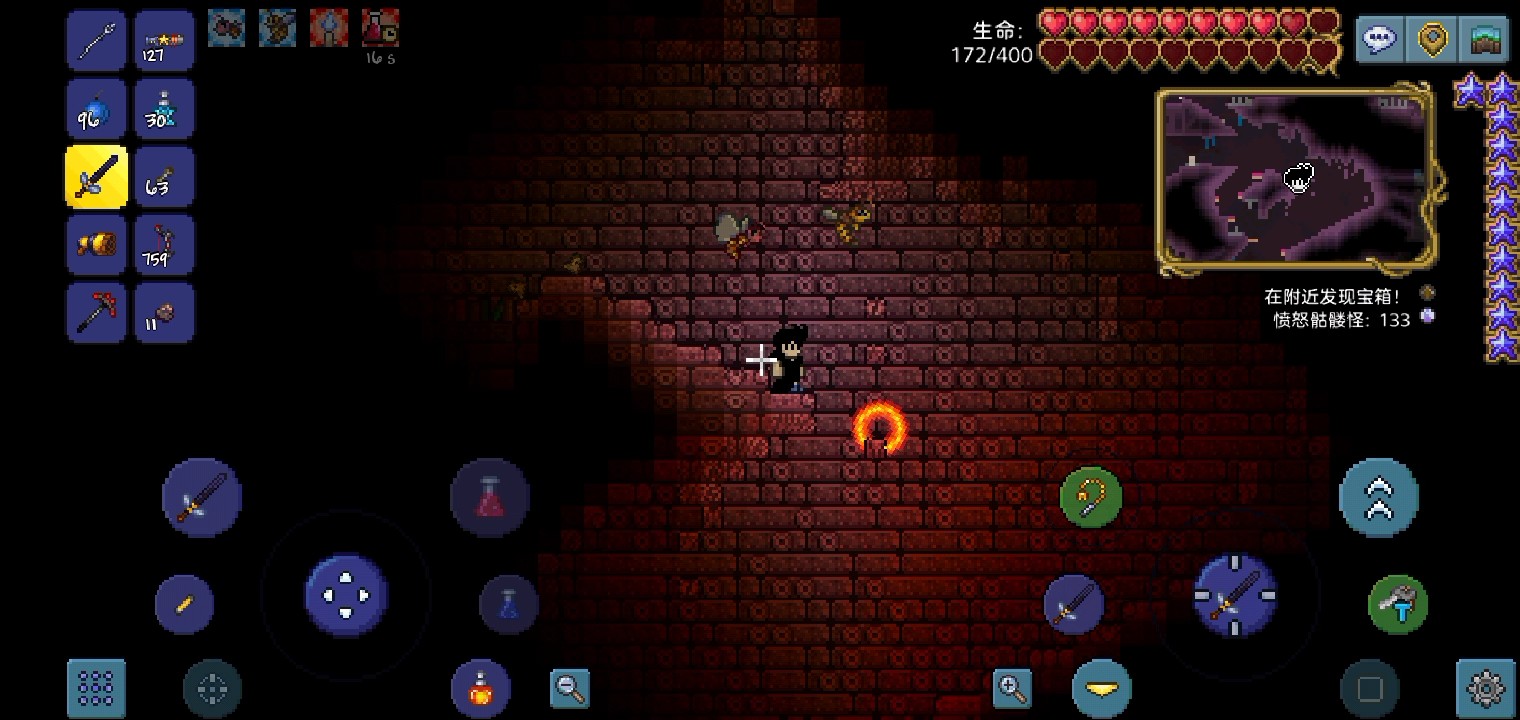Select the red pickaxe hotbar slot
The height and width of the screenshot is (720, 1520).
coord(96,311)
